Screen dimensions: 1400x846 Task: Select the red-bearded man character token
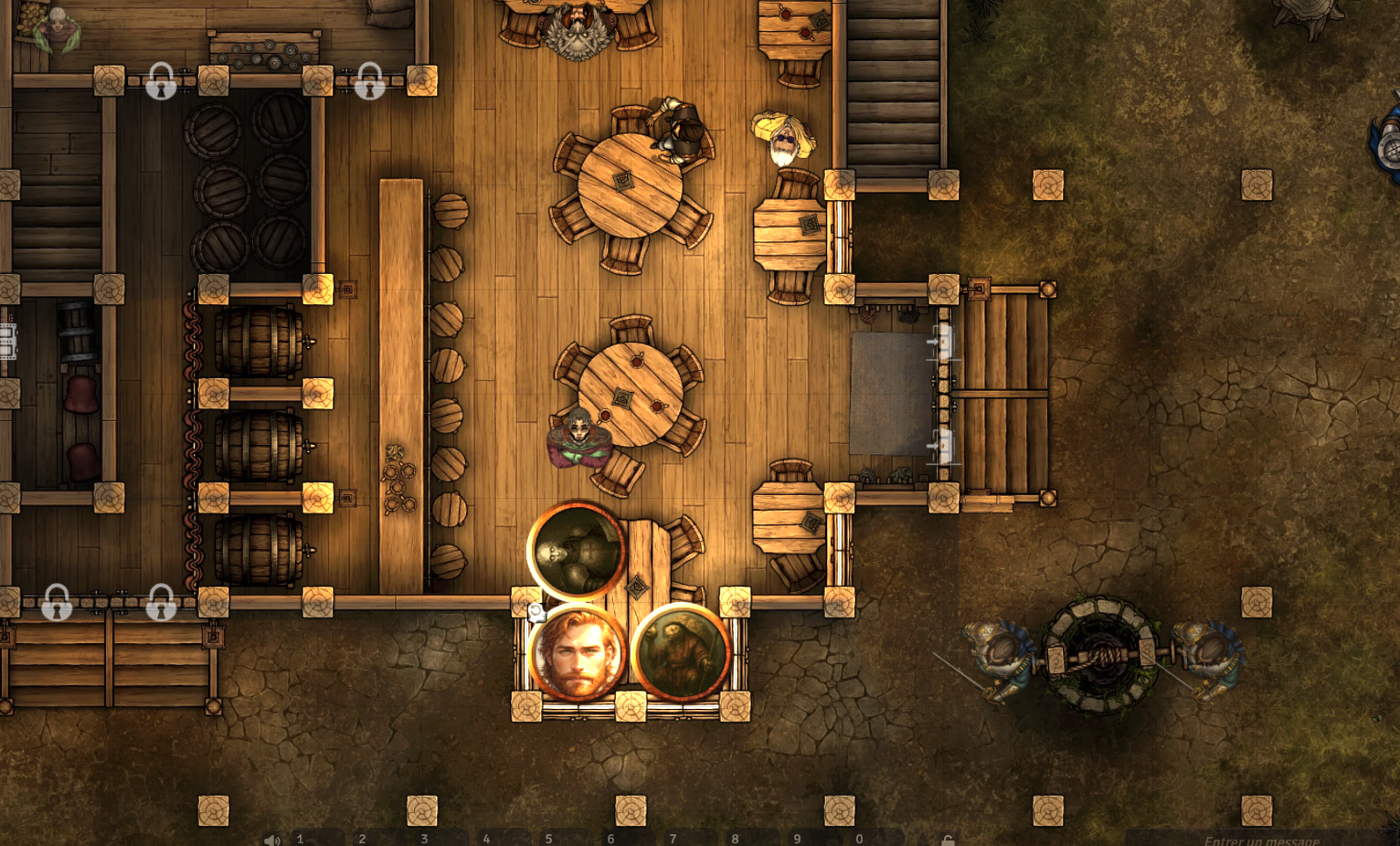pyautogui.click(x=577, y=654)
